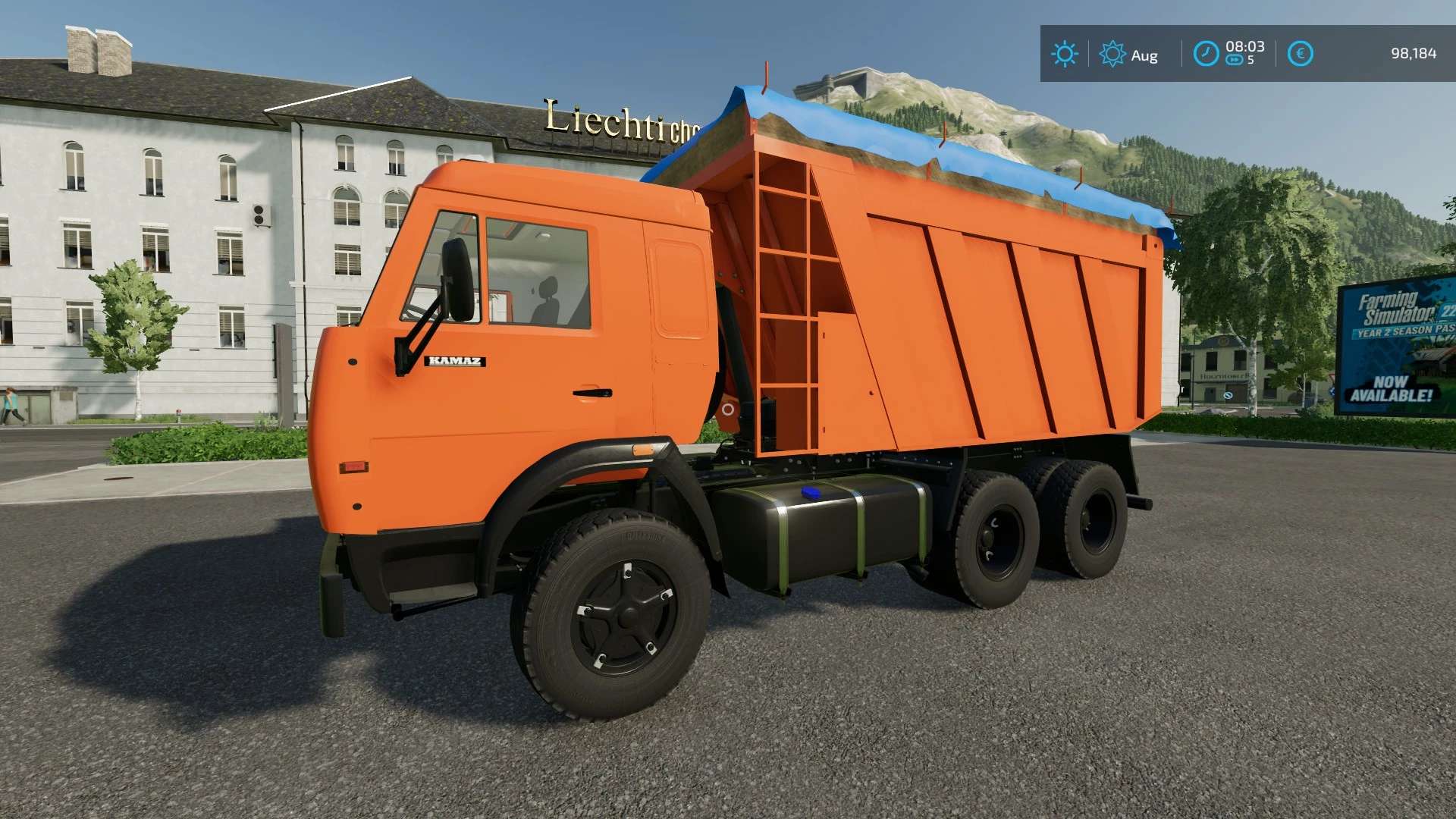
Task: Click the euro money balance icon
Action: [1300, 54]
